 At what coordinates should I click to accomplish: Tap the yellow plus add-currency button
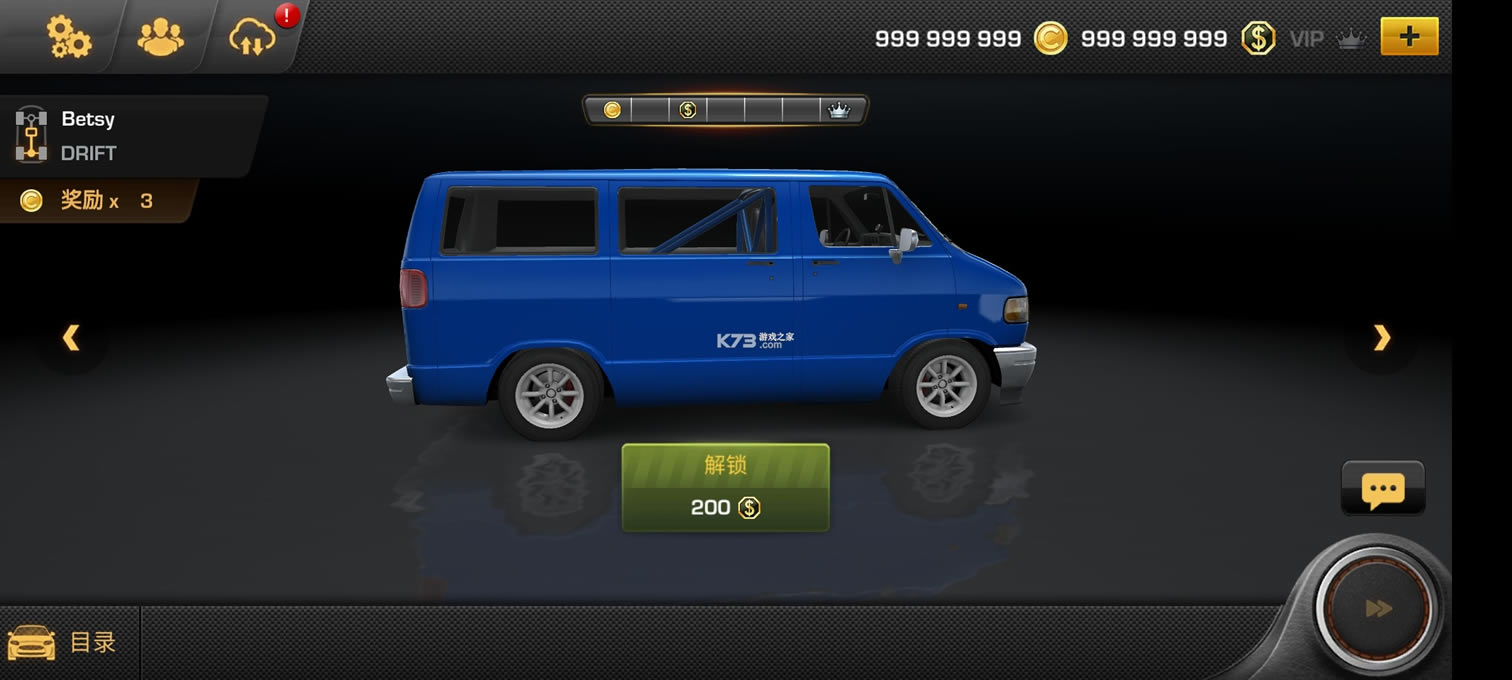[1409, 37]
